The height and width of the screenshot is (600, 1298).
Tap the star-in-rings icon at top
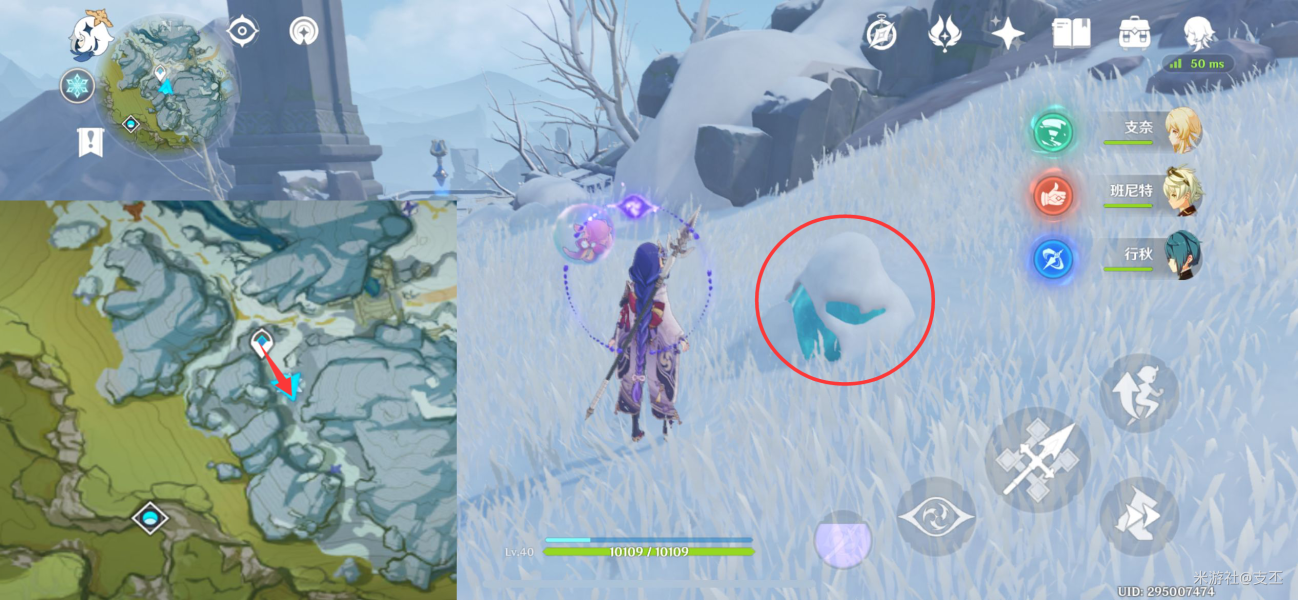point(301,31)
